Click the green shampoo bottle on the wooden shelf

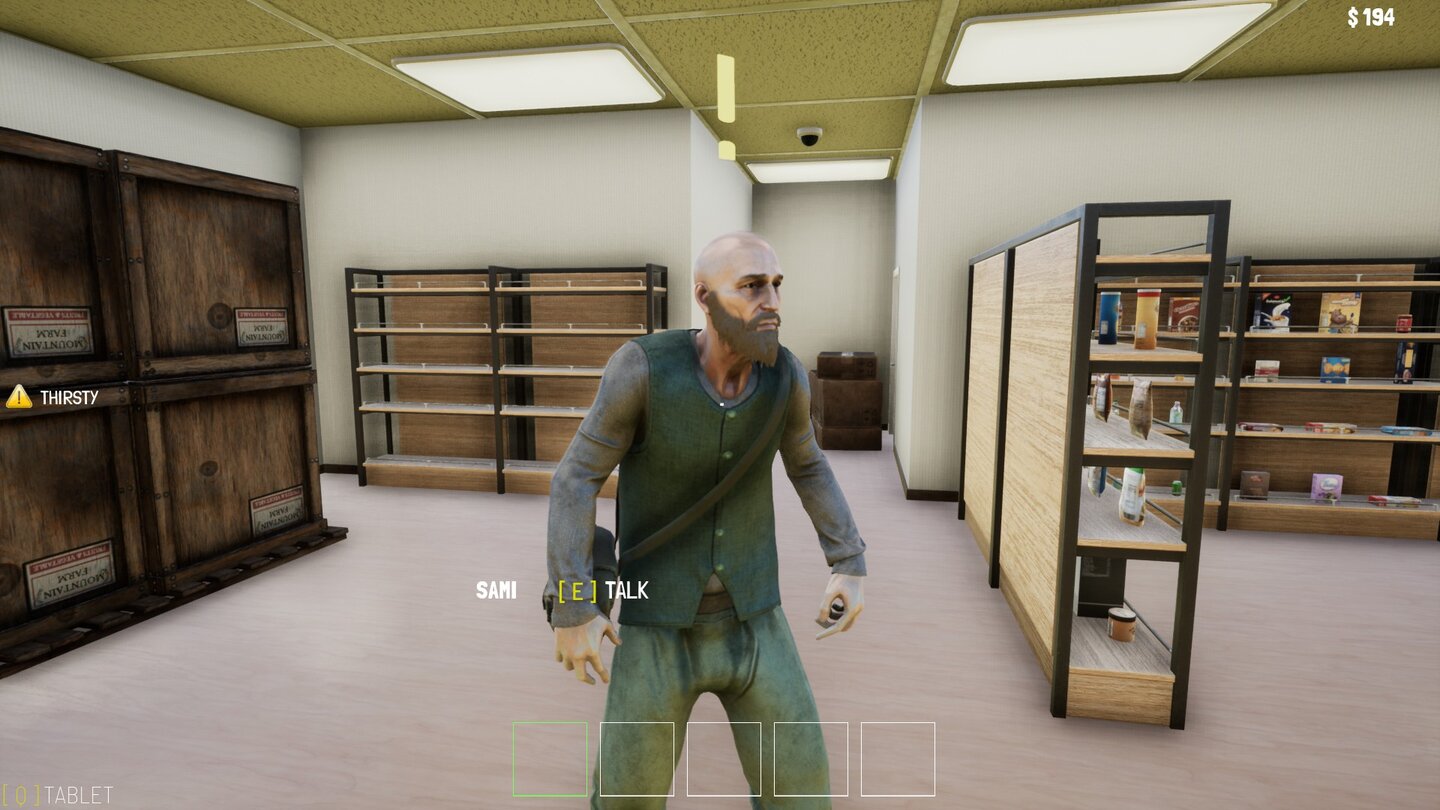[1133, 492]
